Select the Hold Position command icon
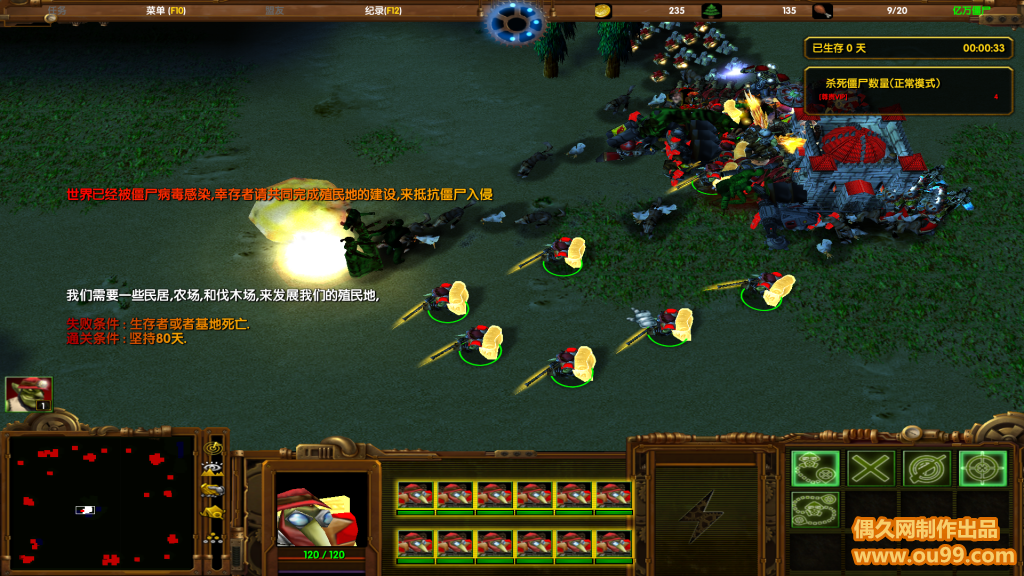 (x=927, y=468)
